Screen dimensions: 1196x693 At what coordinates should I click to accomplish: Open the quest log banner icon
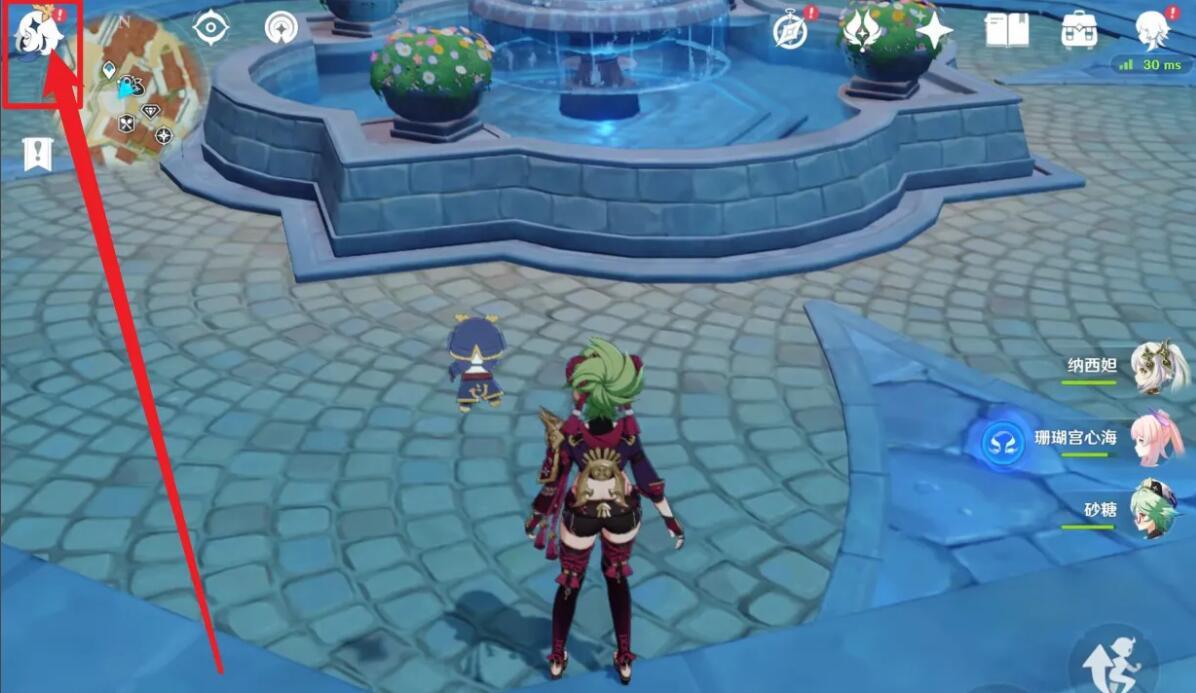click(37, 155)
